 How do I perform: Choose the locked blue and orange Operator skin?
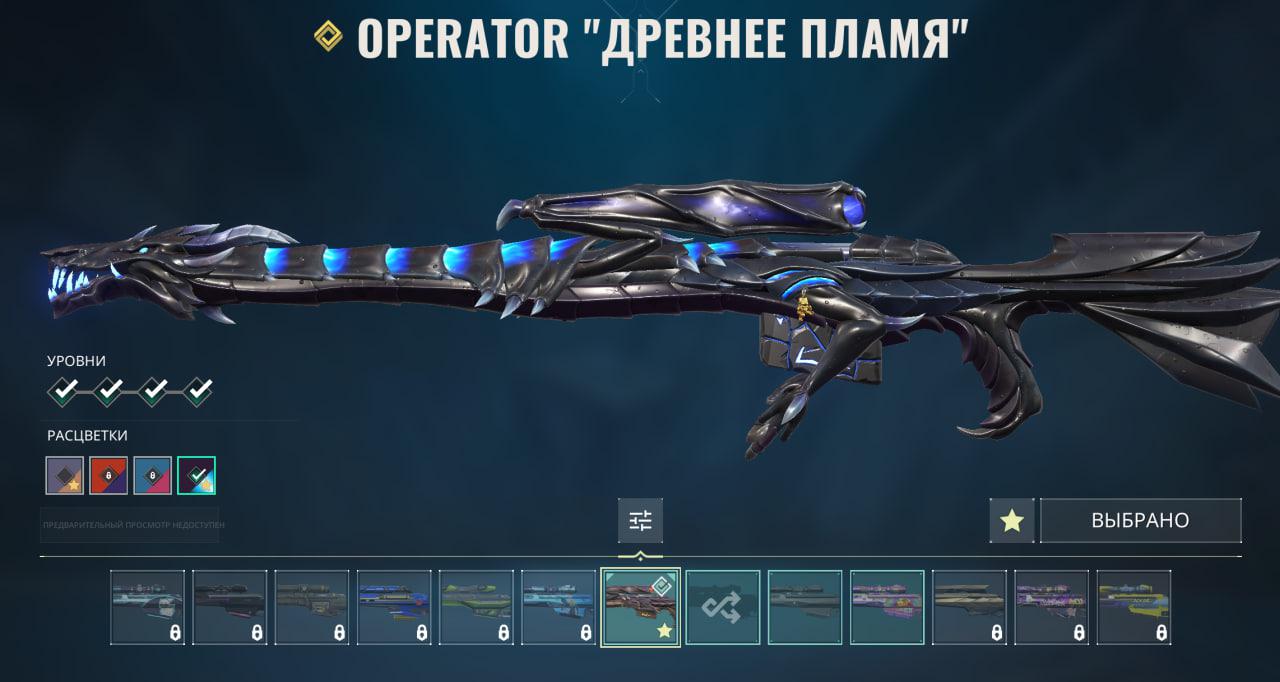394,608
